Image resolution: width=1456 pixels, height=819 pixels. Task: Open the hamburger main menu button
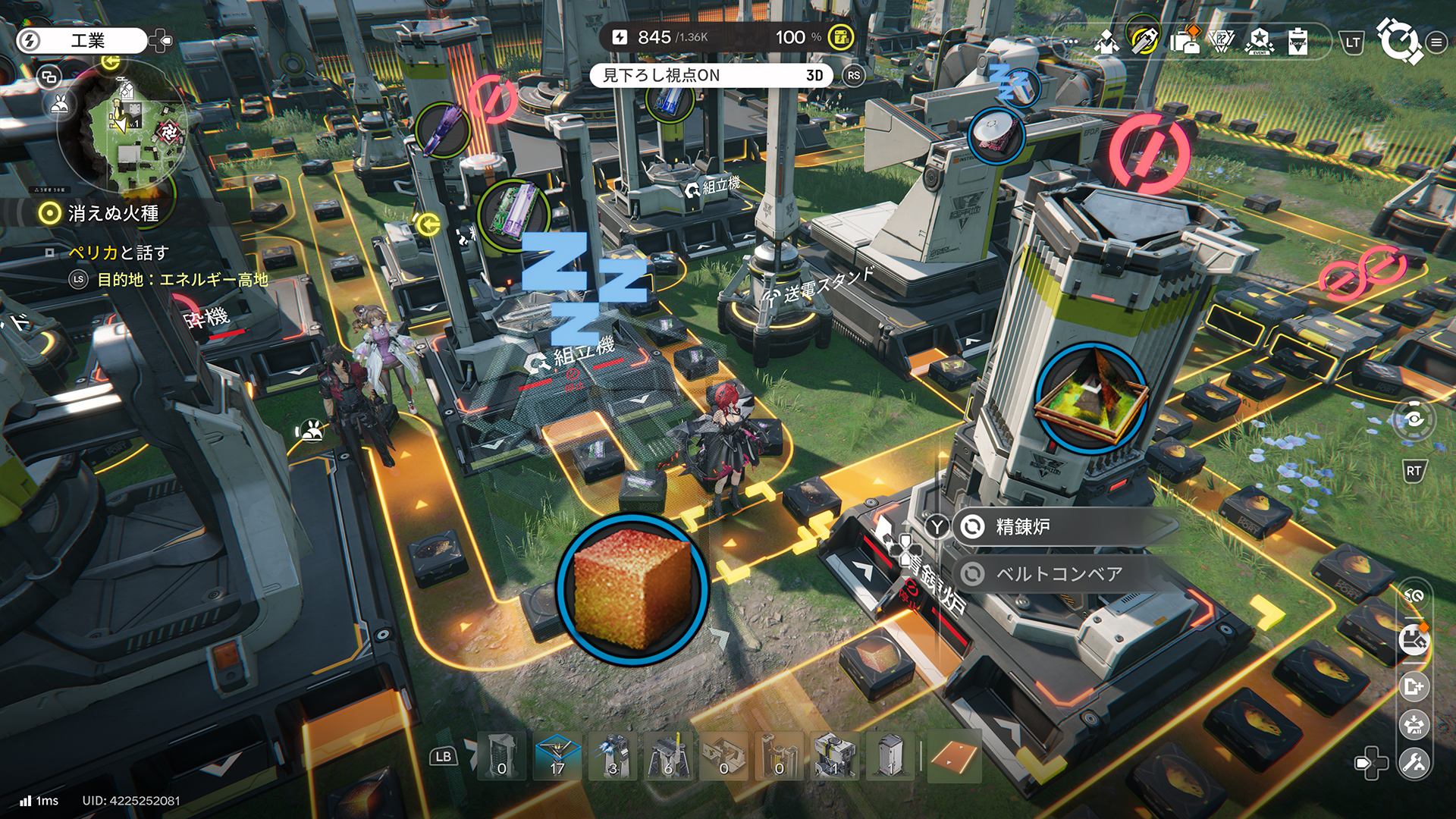1436,42
